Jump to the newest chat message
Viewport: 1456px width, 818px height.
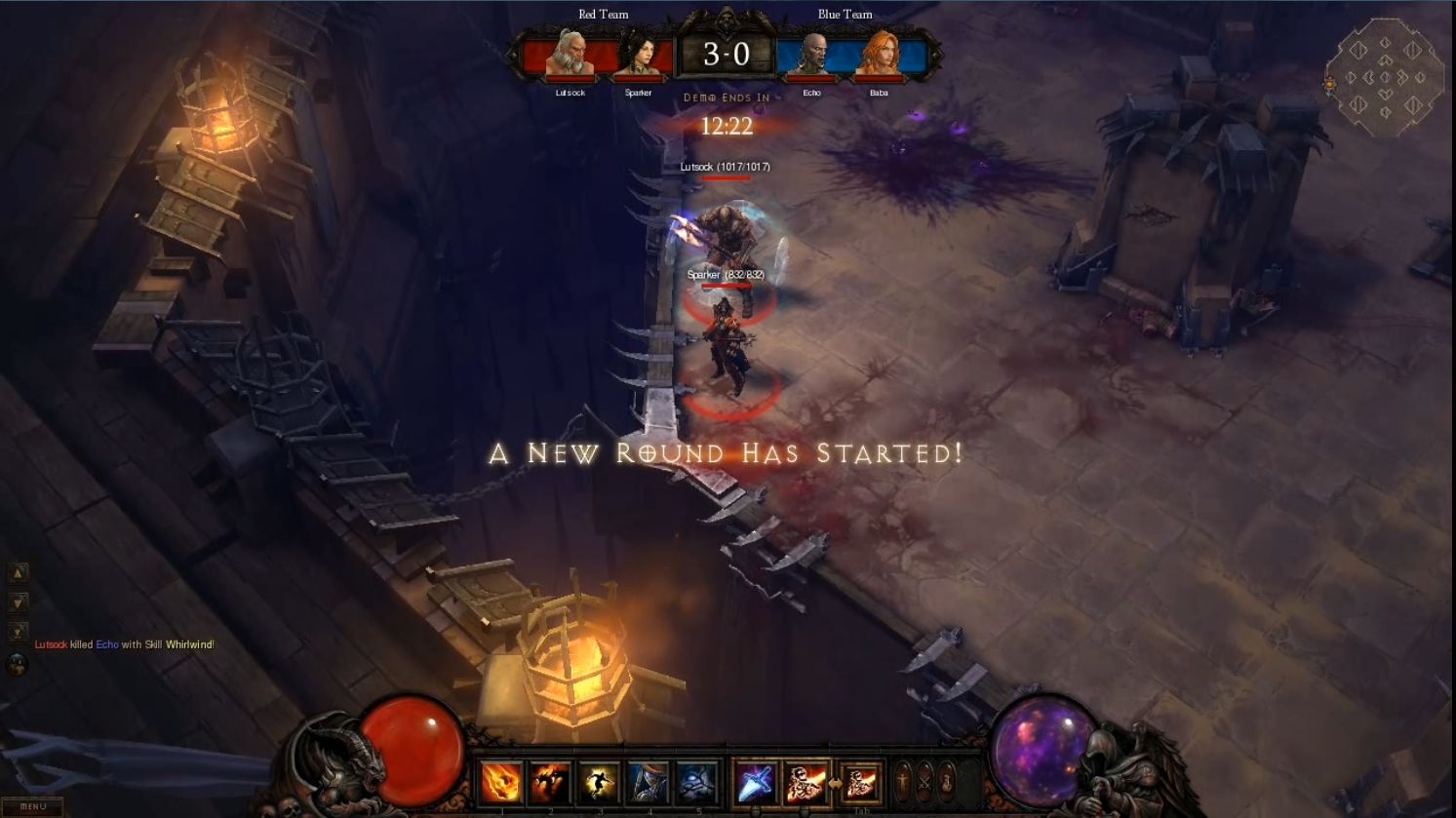pos(18,632)
